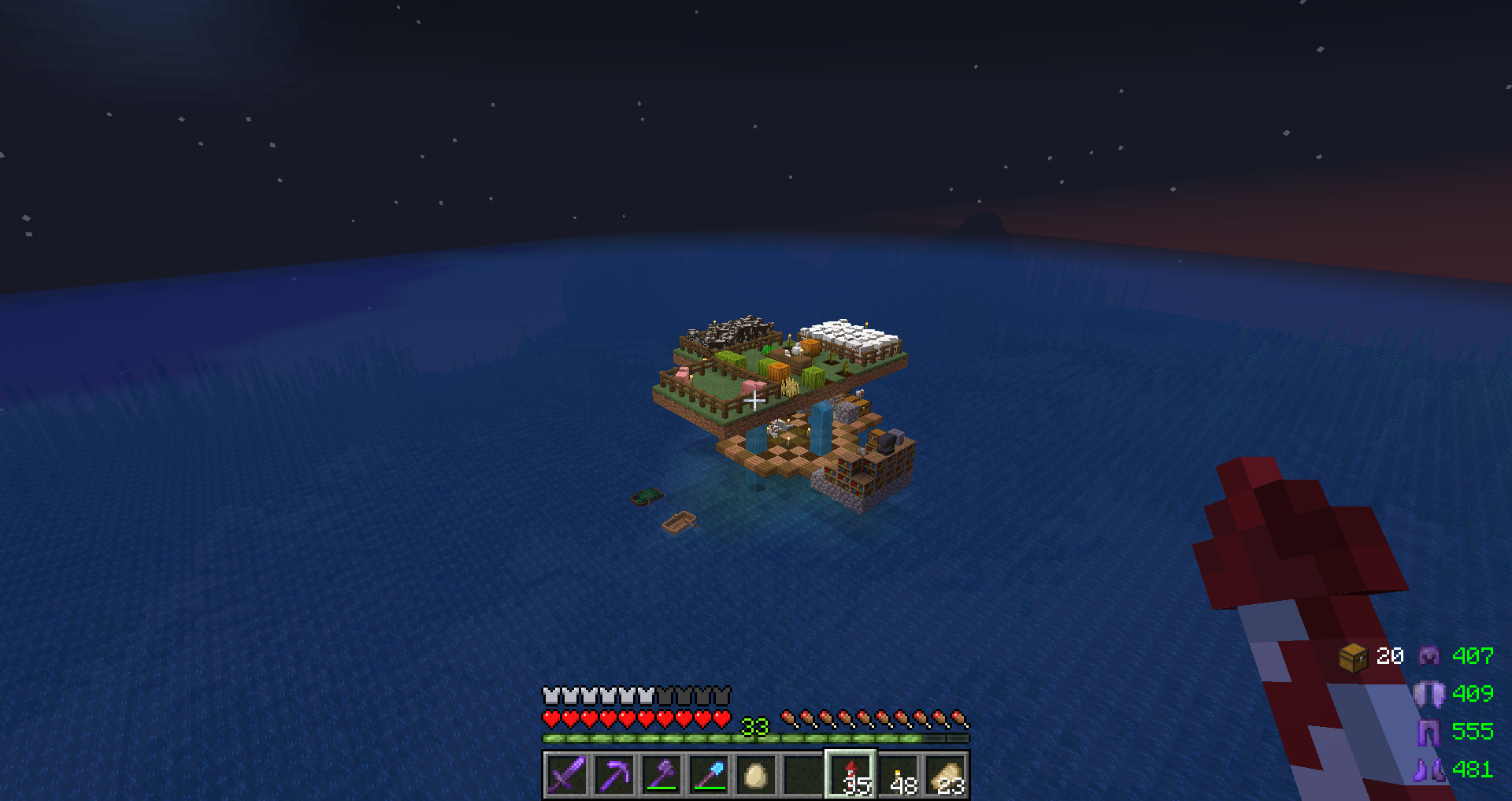Choose the enchanted axe in the hotbar
Image resolution: width=1512 pixels, height=801 pixels.
661,775
